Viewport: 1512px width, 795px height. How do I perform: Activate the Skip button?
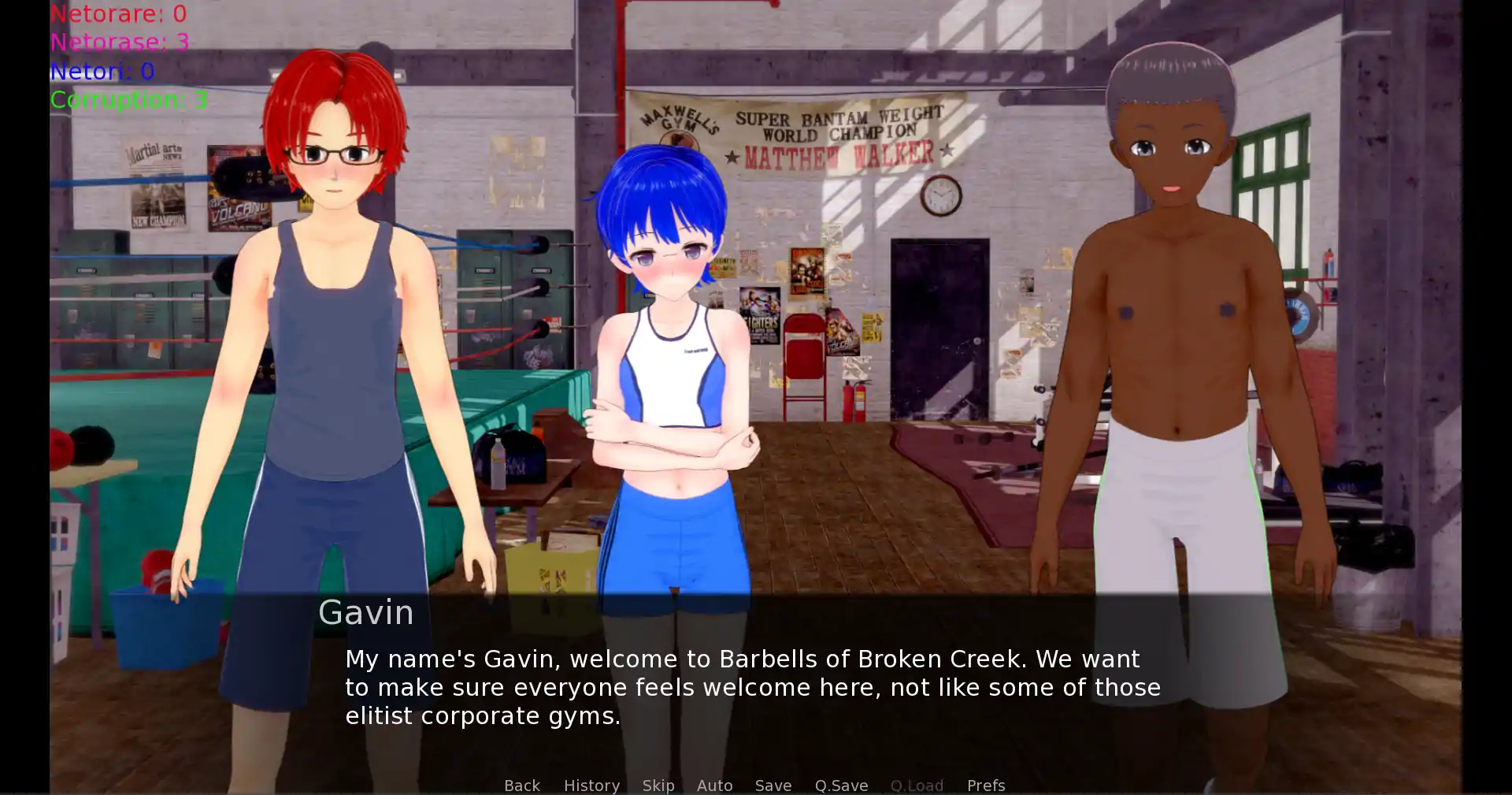coord(658,785)
